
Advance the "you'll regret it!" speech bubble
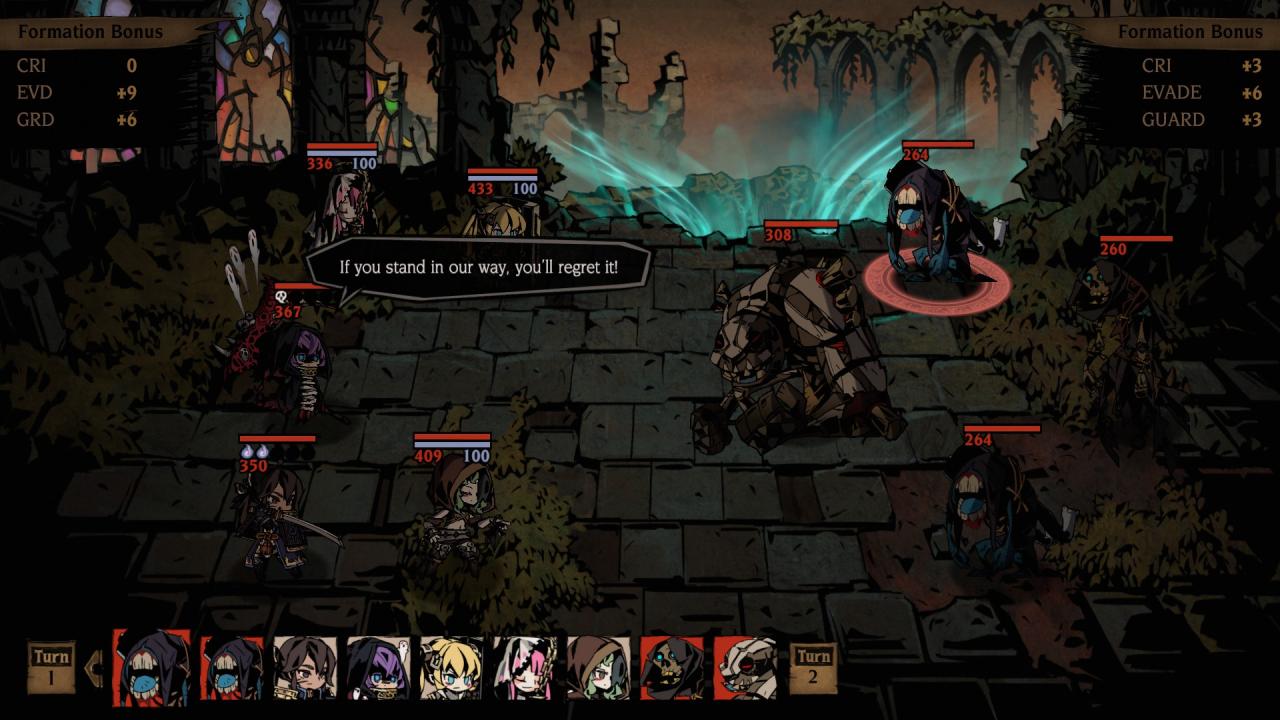pos(478,268)
